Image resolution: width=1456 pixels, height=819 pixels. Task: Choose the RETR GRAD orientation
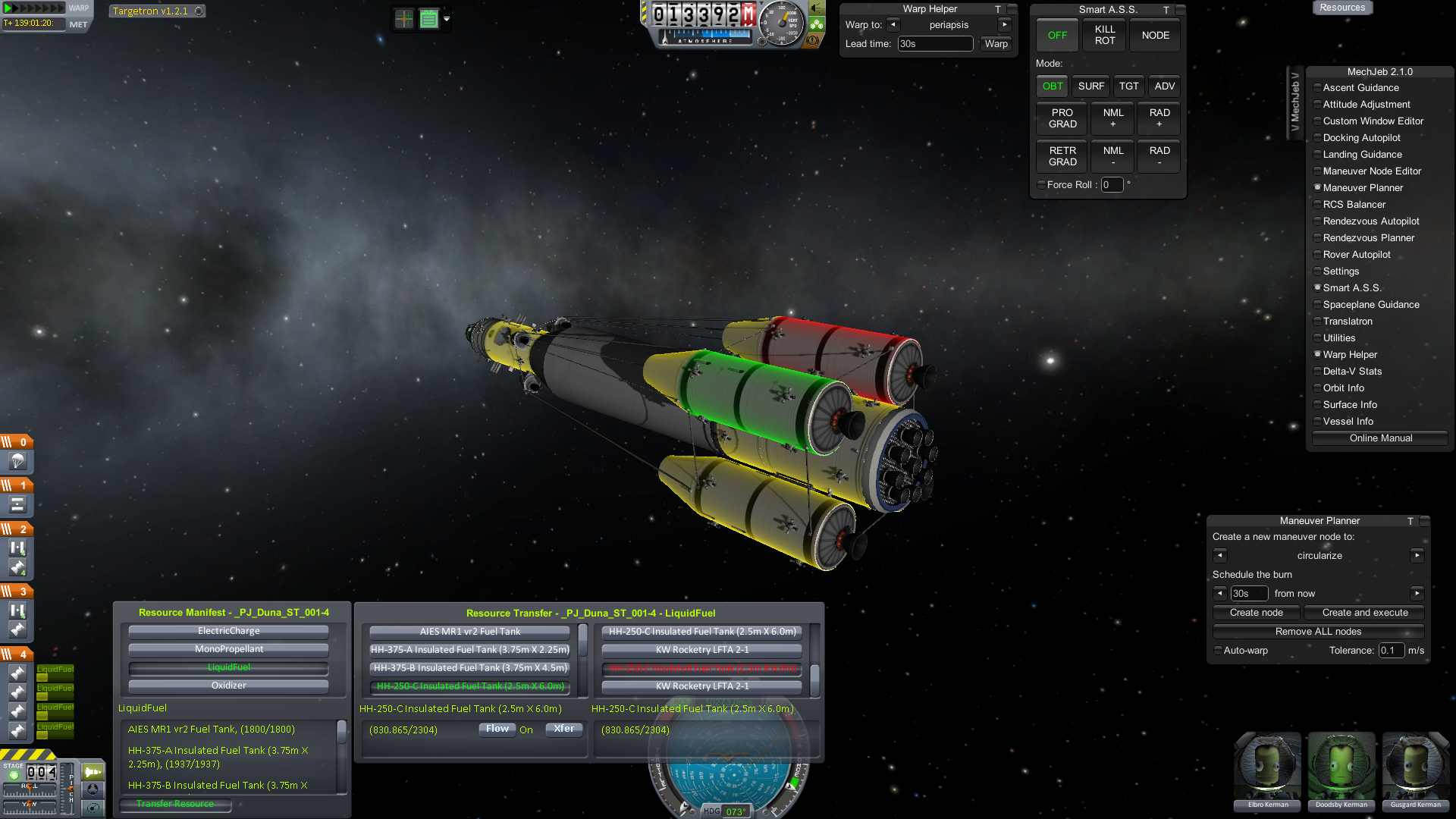[x=1062, y=156]
